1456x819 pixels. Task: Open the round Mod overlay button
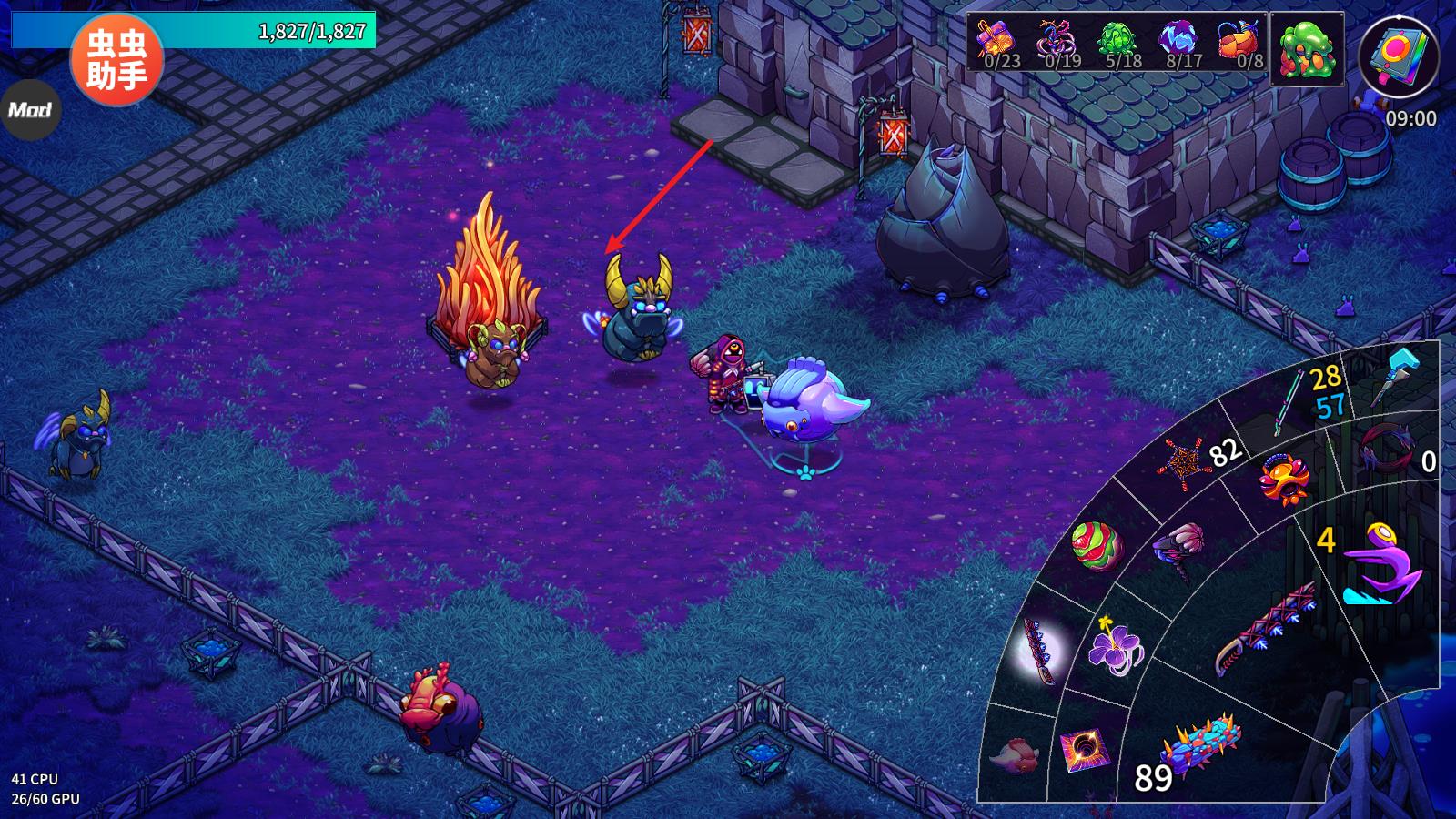(x=30, y=110)
